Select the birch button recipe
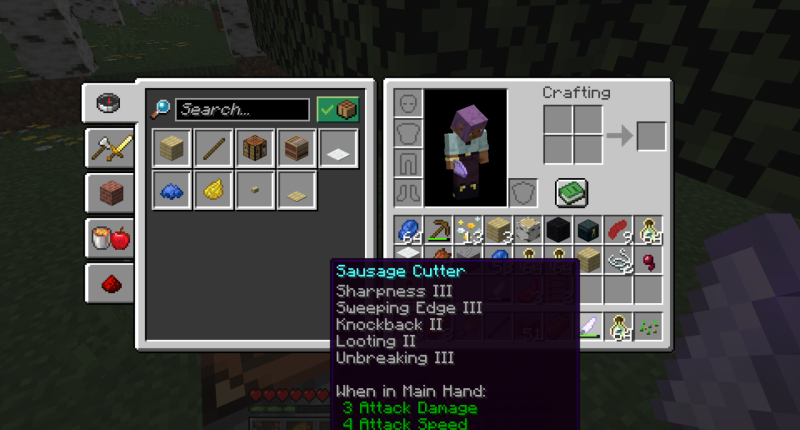Viewport: 800px width, 430px height. pos(255,190)
